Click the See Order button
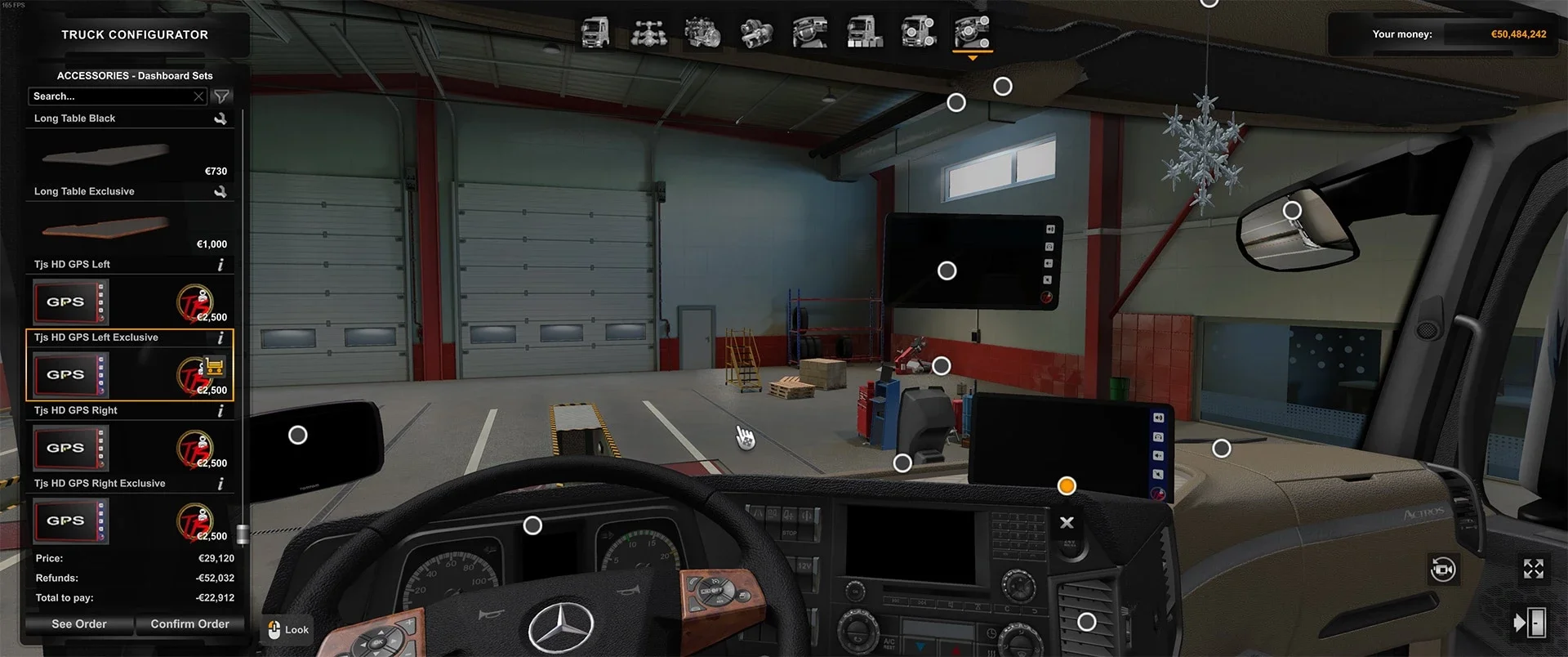This screenshot has height=657, width=1568. [x=78, y=623]
